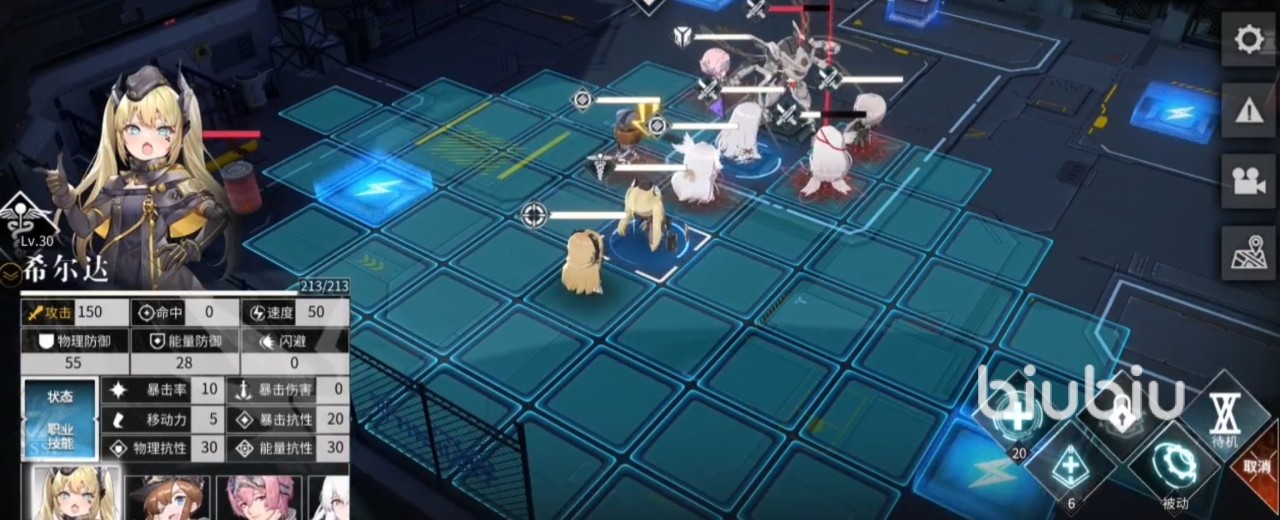Choose the 待机 standby command
Viewport: 1280px width, 520px height.
tap(1224, 418)
